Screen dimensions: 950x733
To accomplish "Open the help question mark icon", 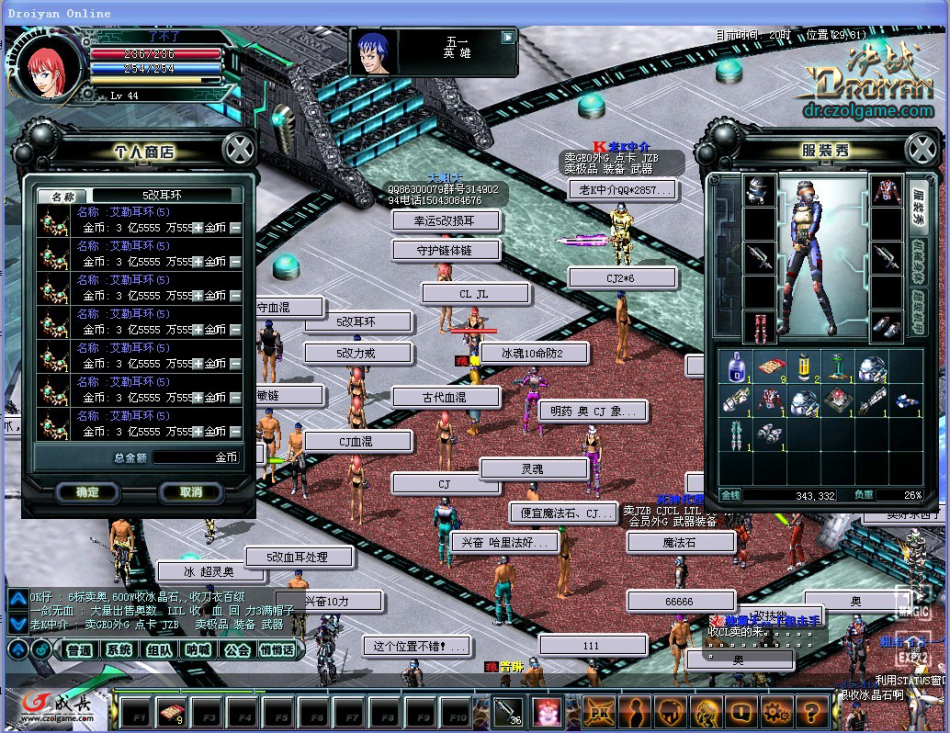I will 813,712.
